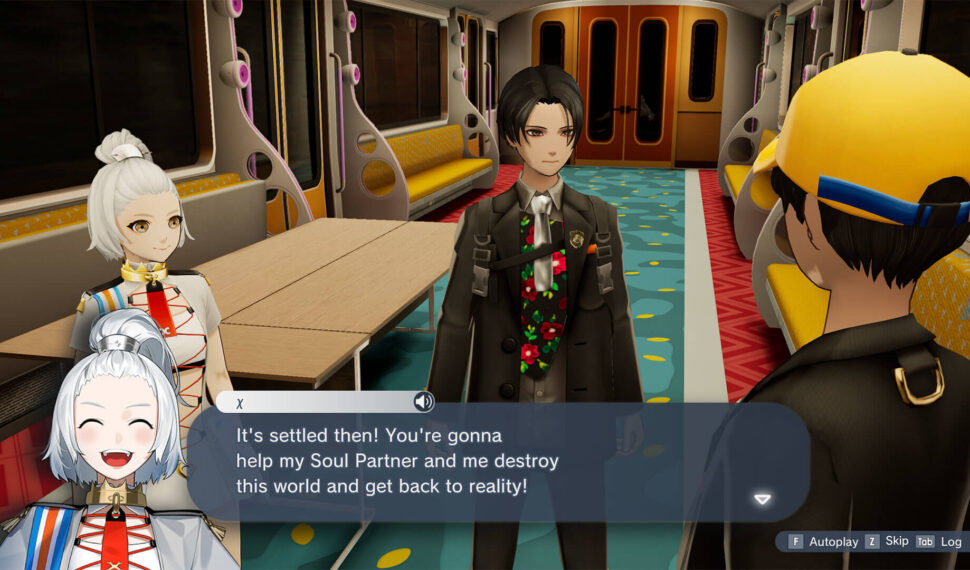This screenshot has height=570, width=970.
Task: Replay the voice line with the speaker icon
Action: coord(424,402)
